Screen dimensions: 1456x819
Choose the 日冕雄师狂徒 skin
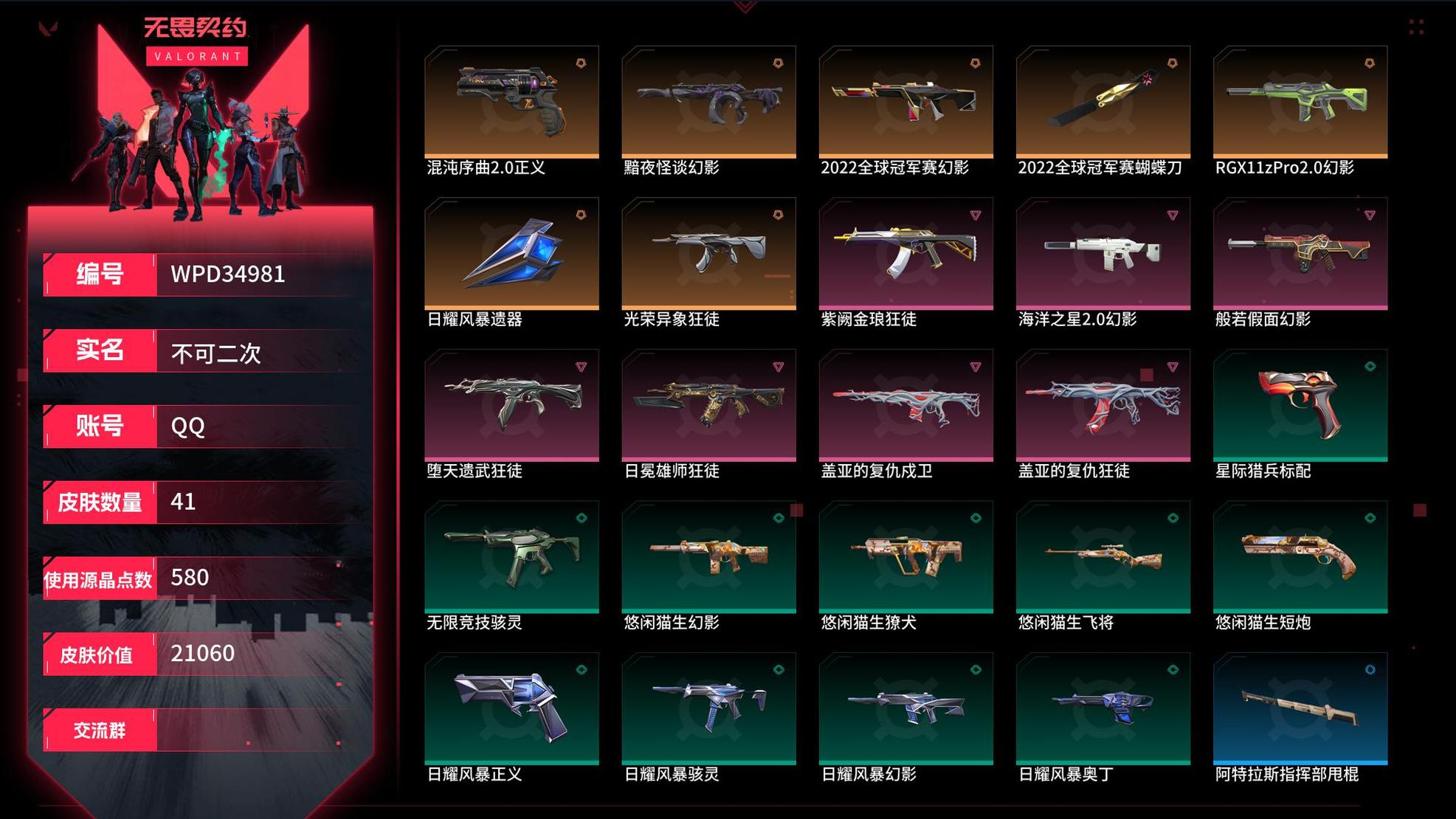pyautogui.click(x=708, y=405)
